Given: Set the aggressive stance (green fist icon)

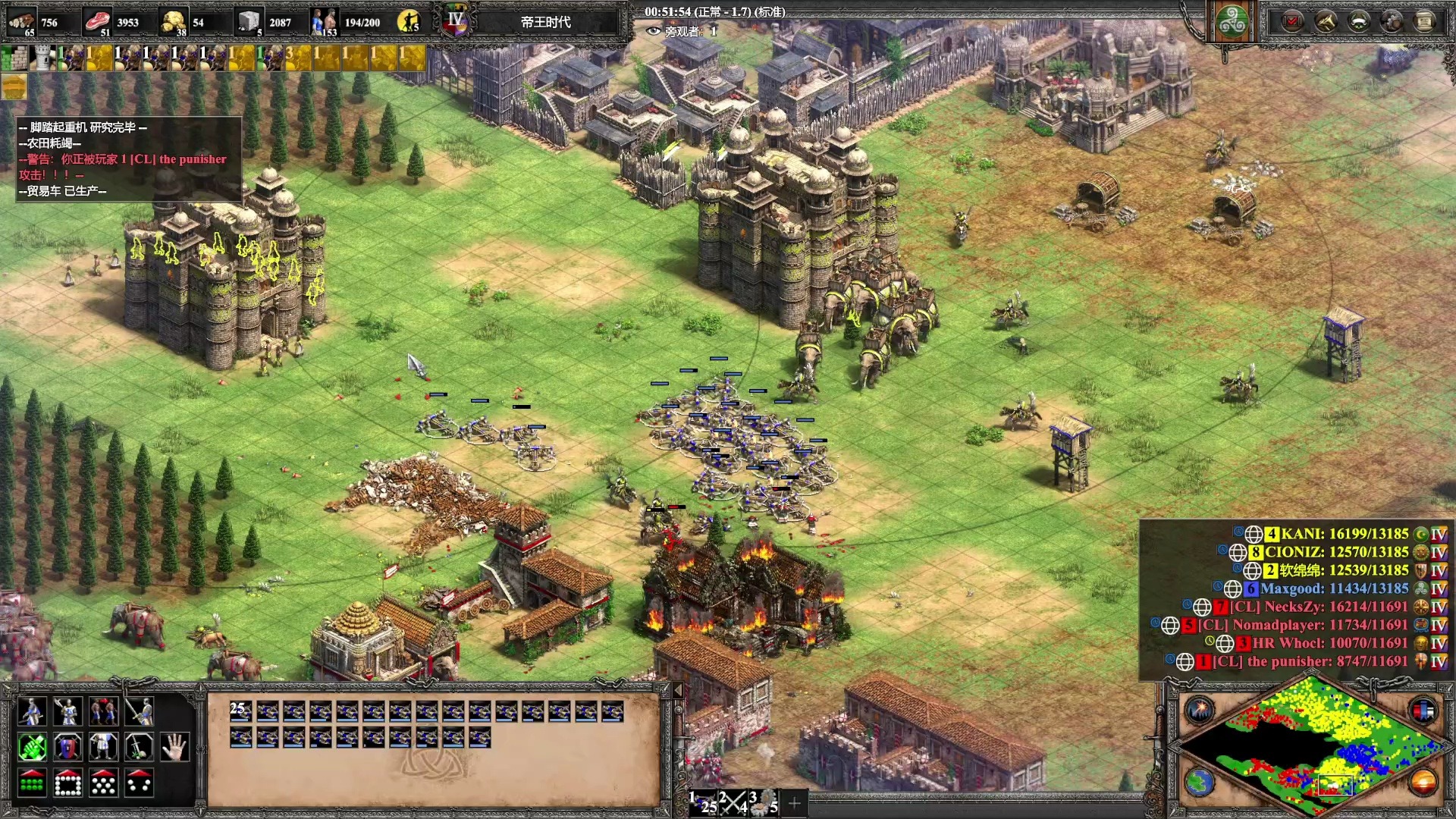Looking at the screenshot, I should [31, 748].
